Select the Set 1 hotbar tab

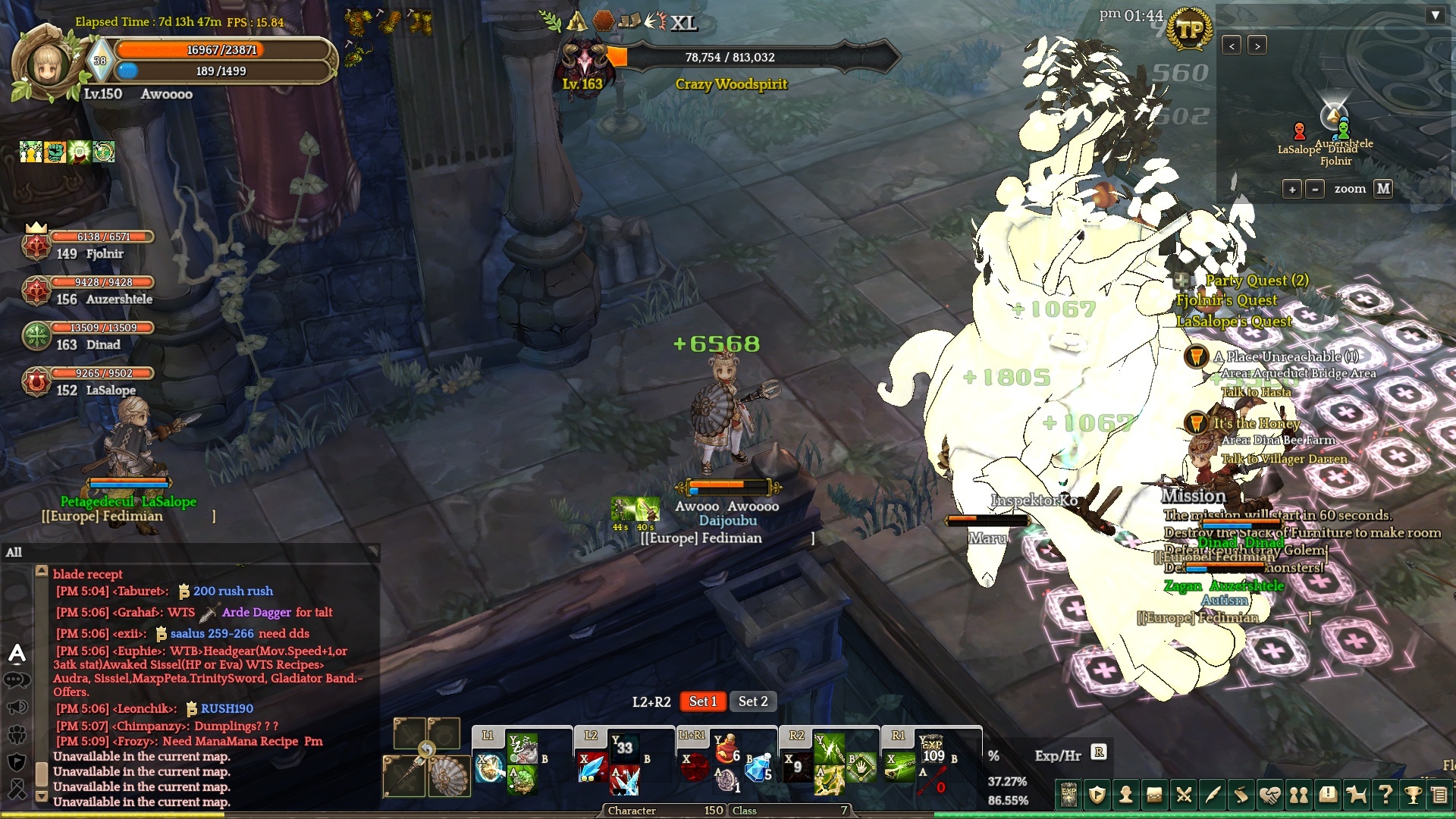pyautogui.click(x=702, y=701)
